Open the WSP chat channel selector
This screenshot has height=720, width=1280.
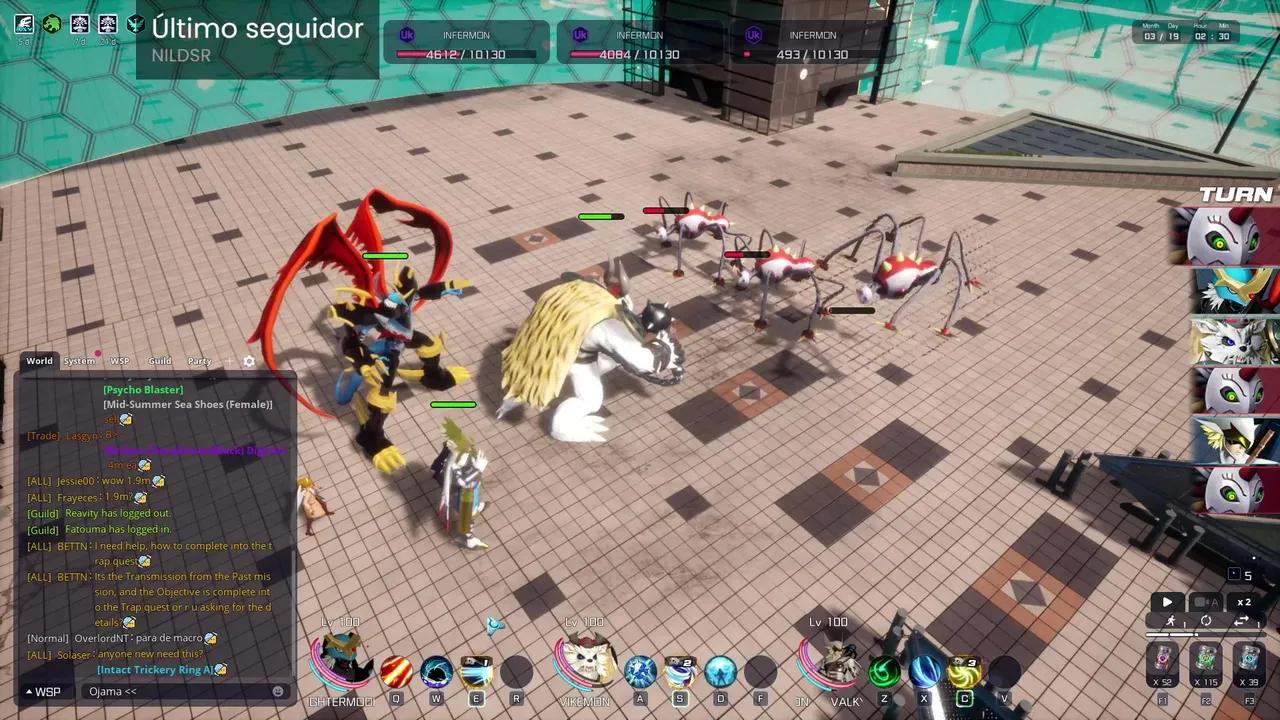42,691
